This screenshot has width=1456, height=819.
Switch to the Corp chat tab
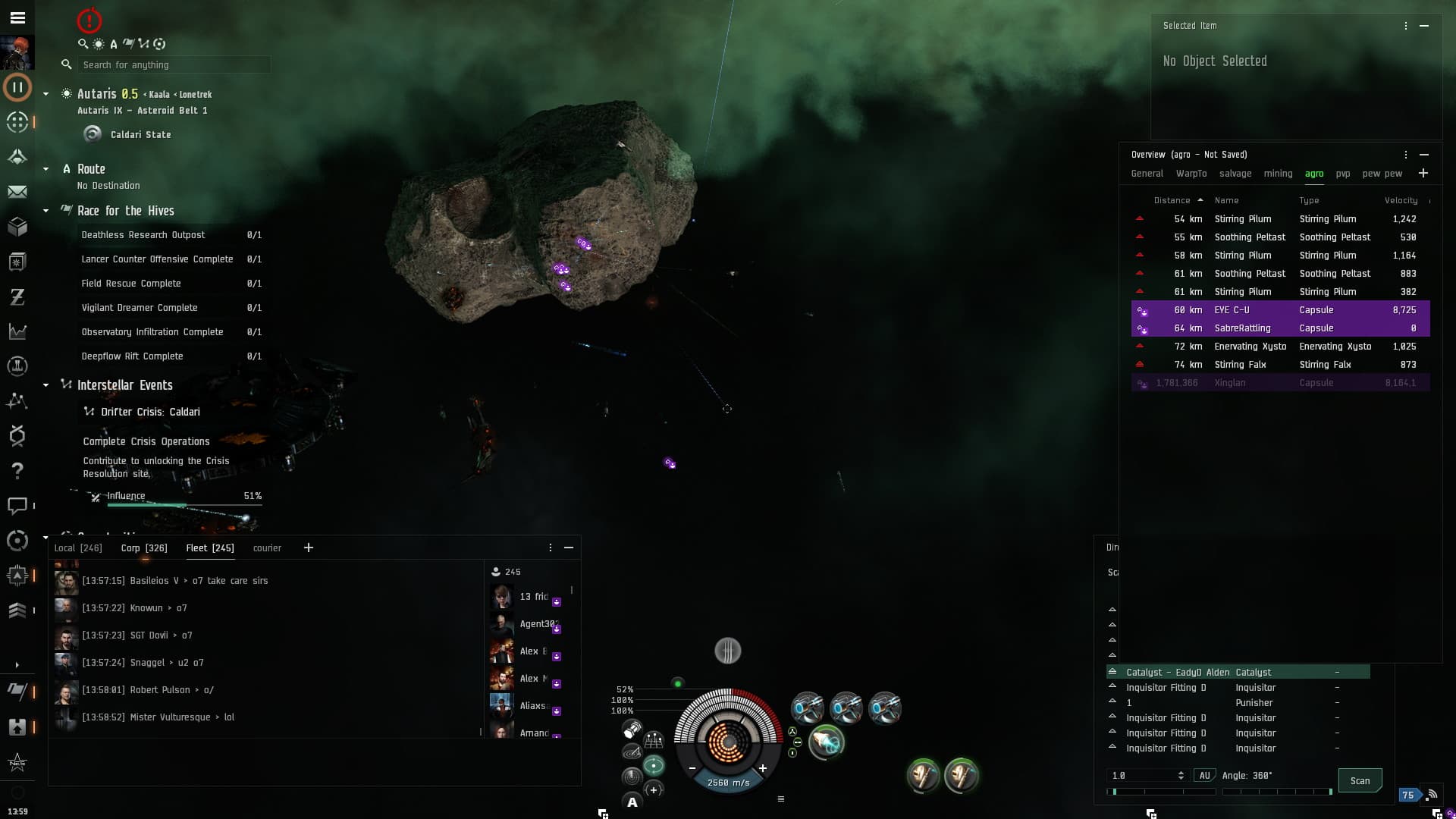(144, 548)
